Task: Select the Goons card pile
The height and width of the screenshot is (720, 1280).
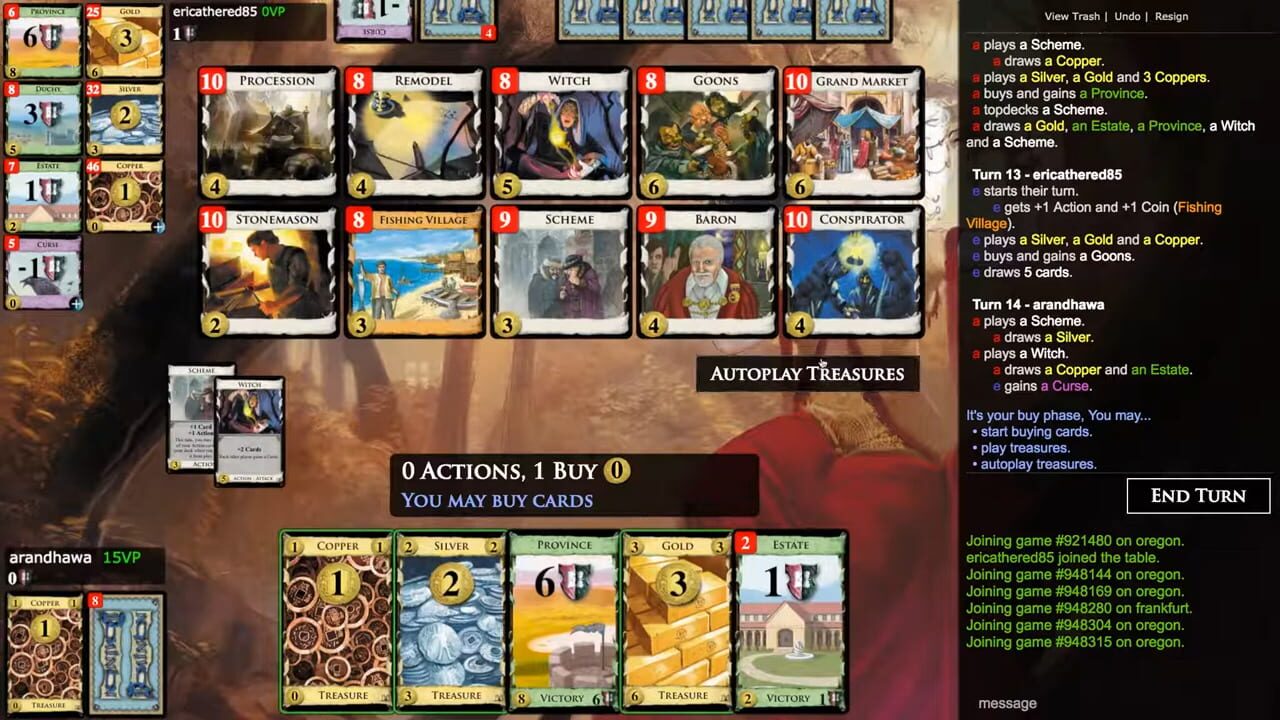Action: pos(707,130)
